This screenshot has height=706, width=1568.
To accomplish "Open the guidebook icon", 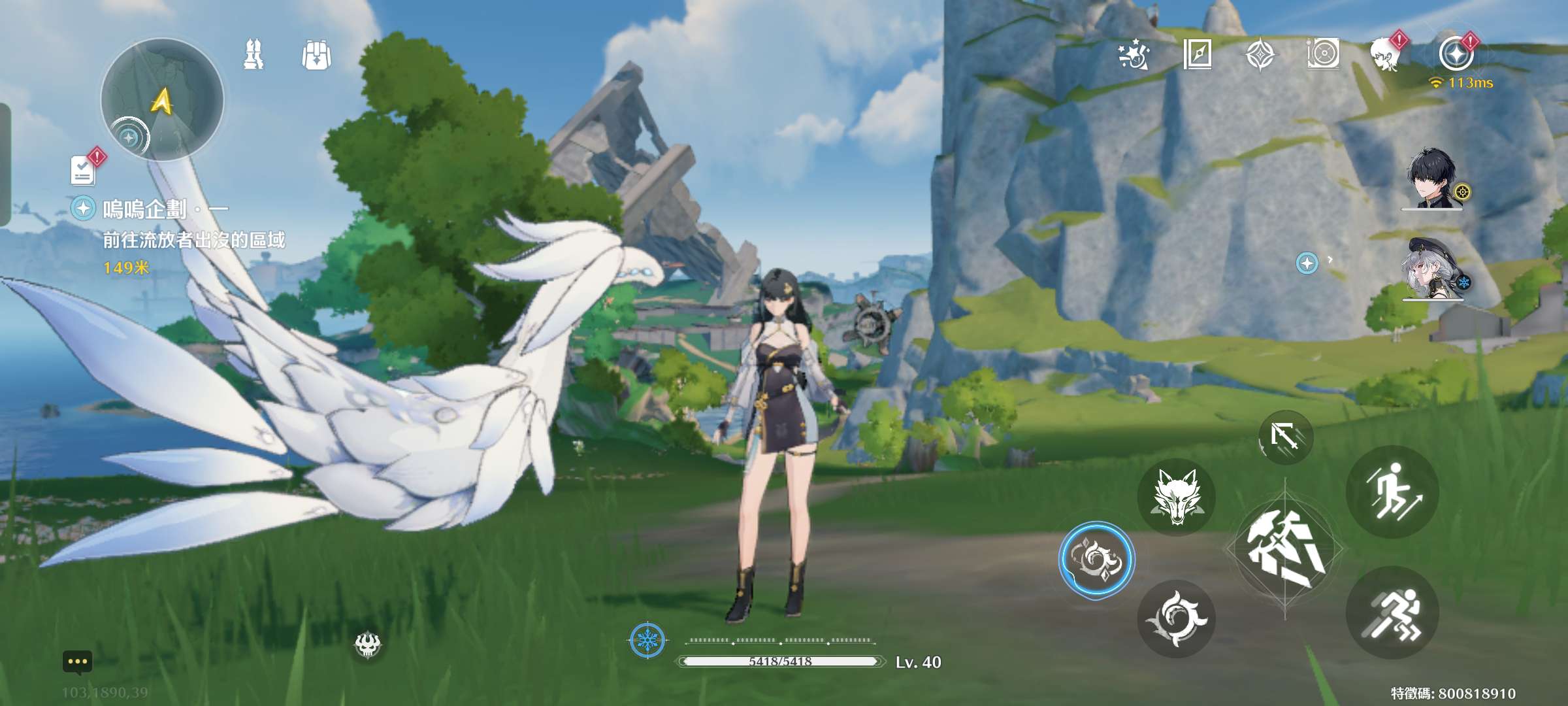I will click(1198, 55).
